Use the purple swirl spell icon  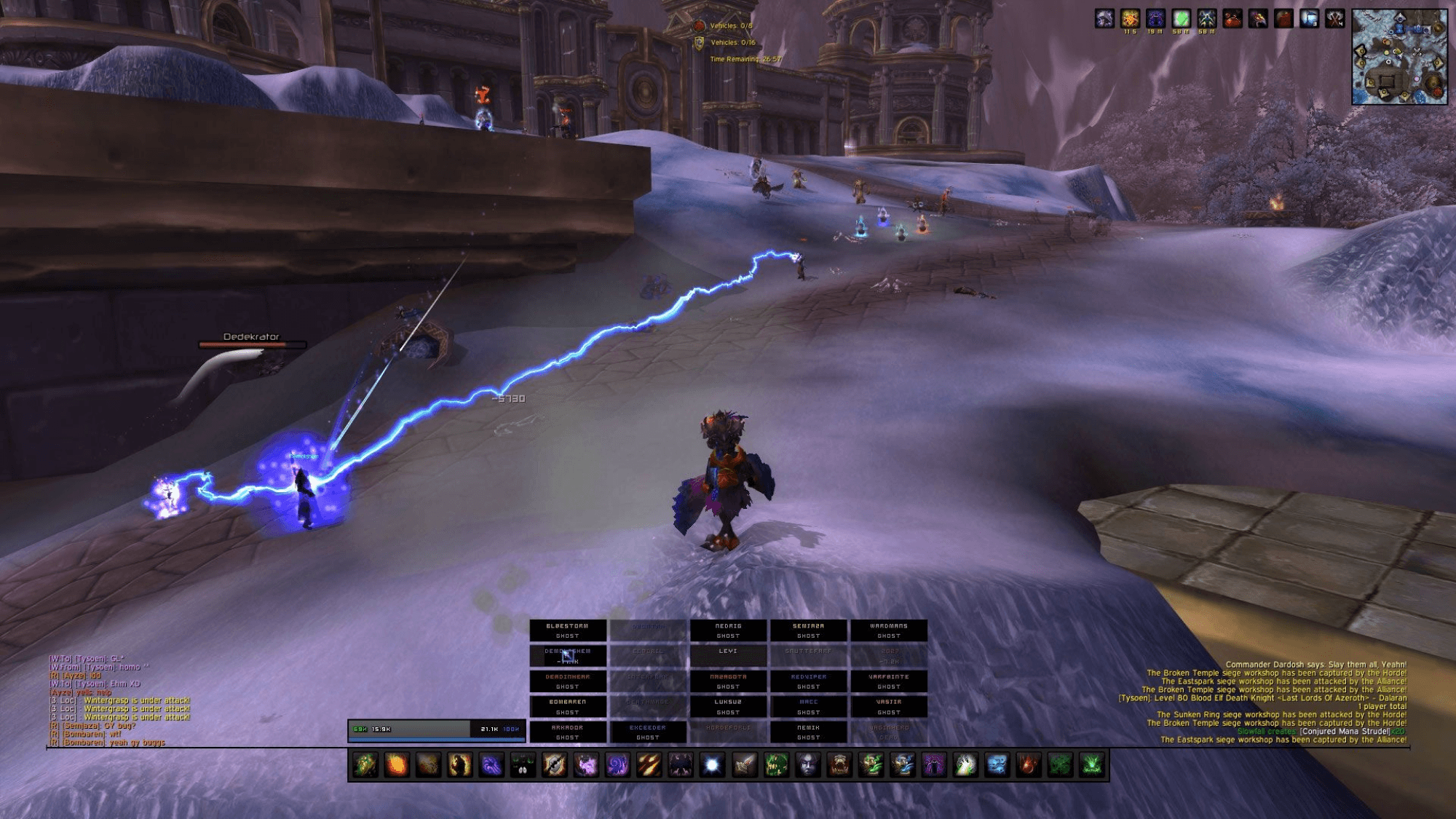click(x=618, y=765)
